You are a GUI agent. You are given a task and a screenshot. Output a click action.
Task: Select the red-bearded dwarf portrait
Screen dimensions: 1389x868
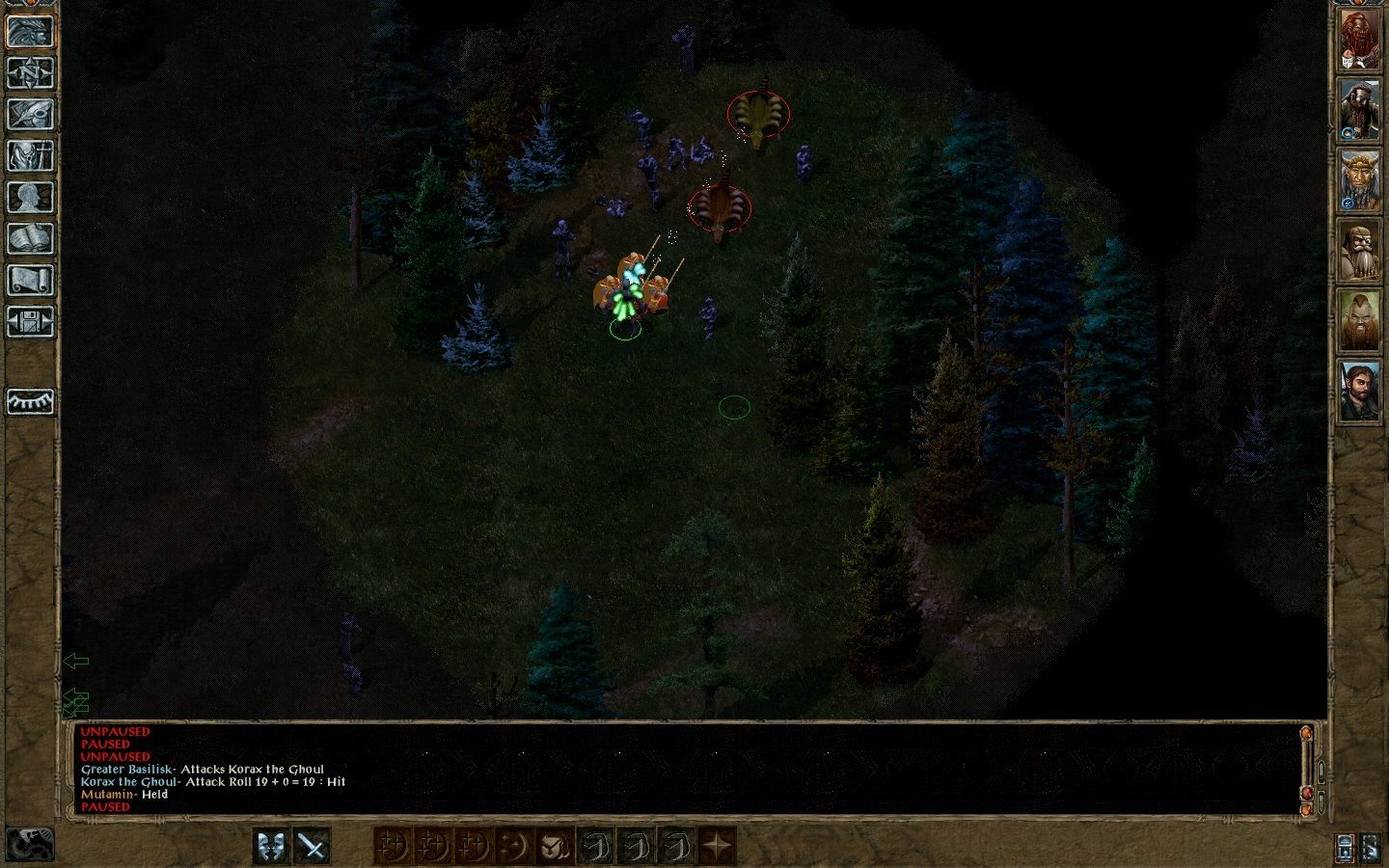tap(1359, 40)
